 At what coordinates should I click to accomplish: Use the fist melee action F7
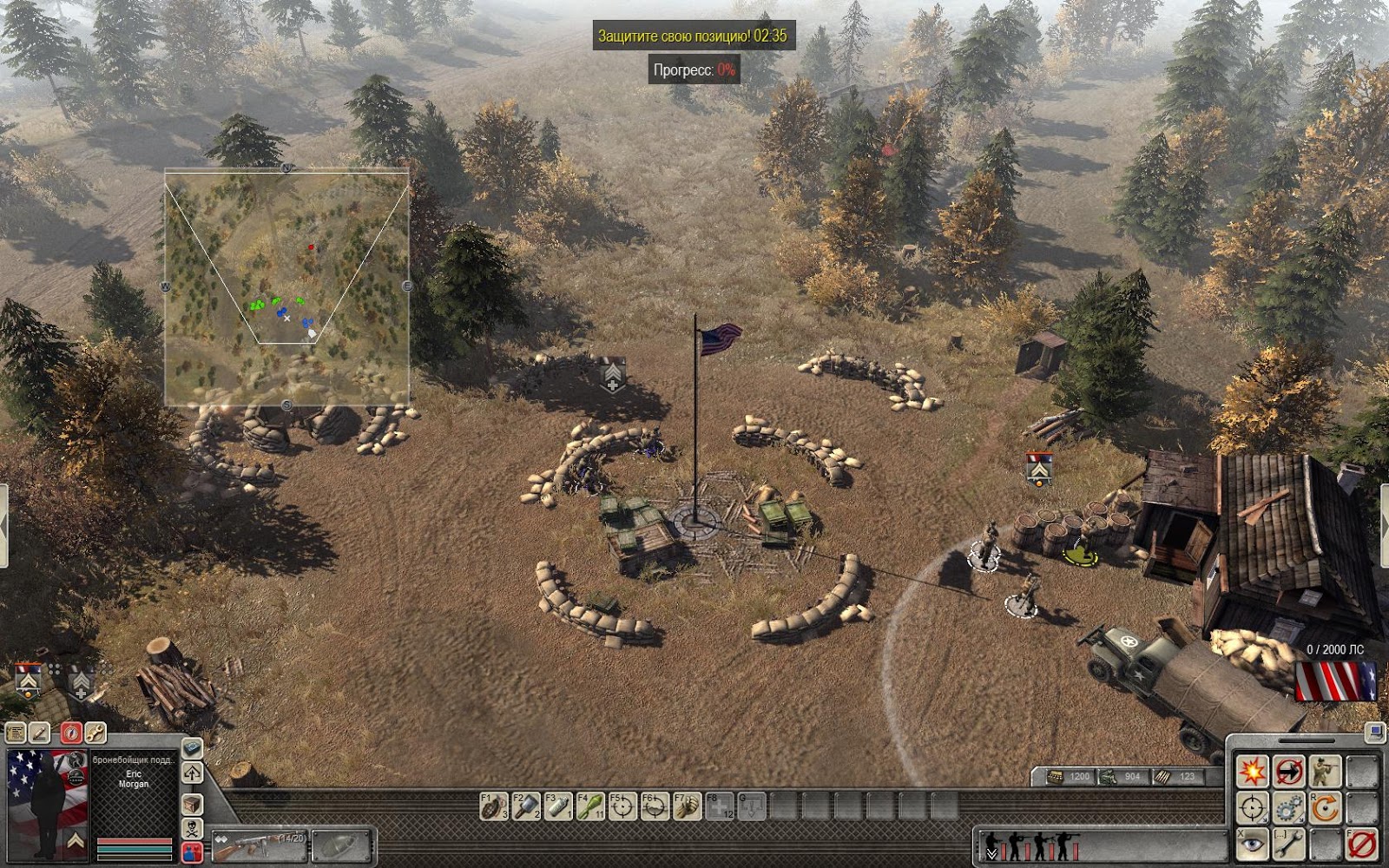(x=687, y=806)
